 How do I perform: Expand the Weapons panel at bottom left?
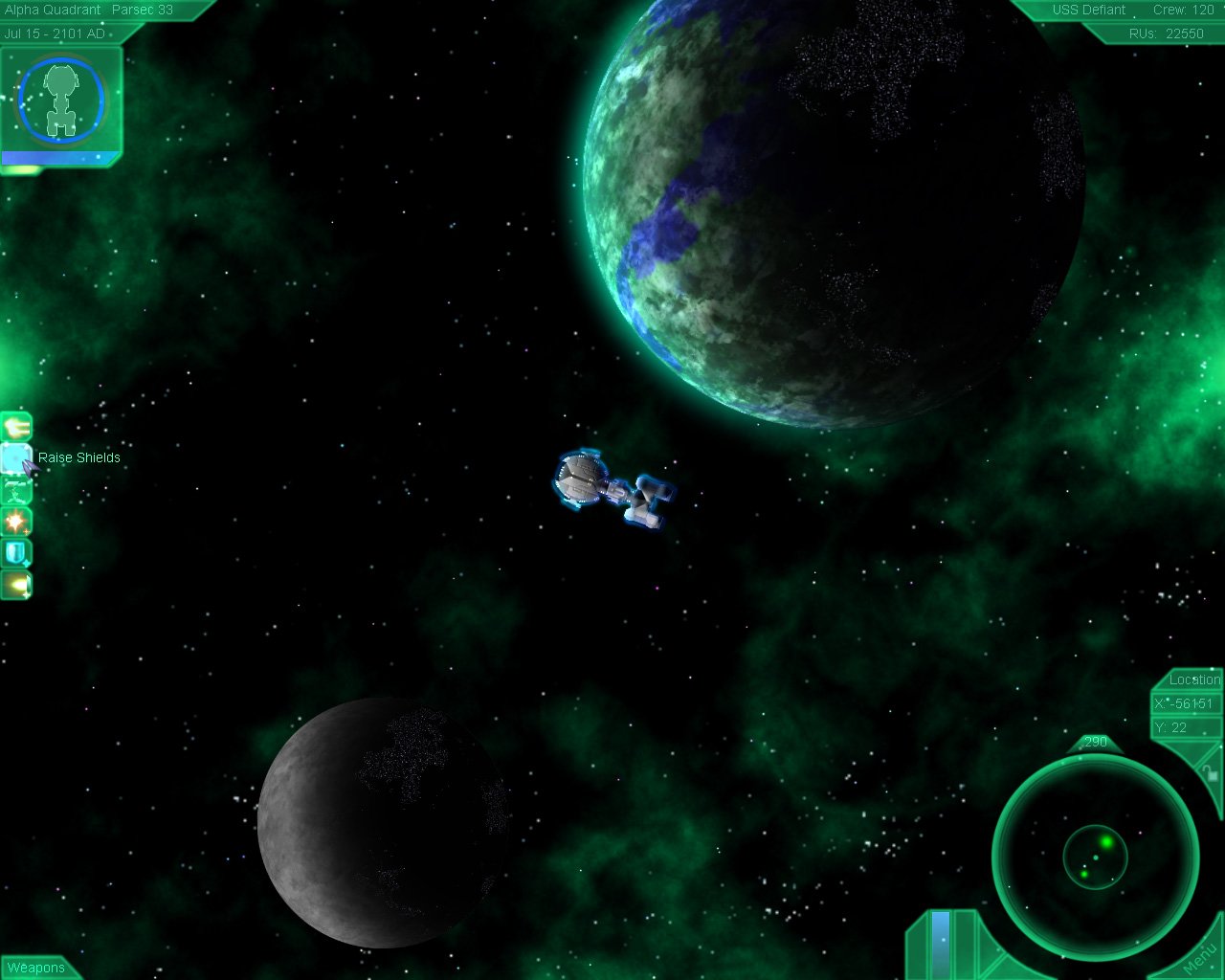point(36,969)
